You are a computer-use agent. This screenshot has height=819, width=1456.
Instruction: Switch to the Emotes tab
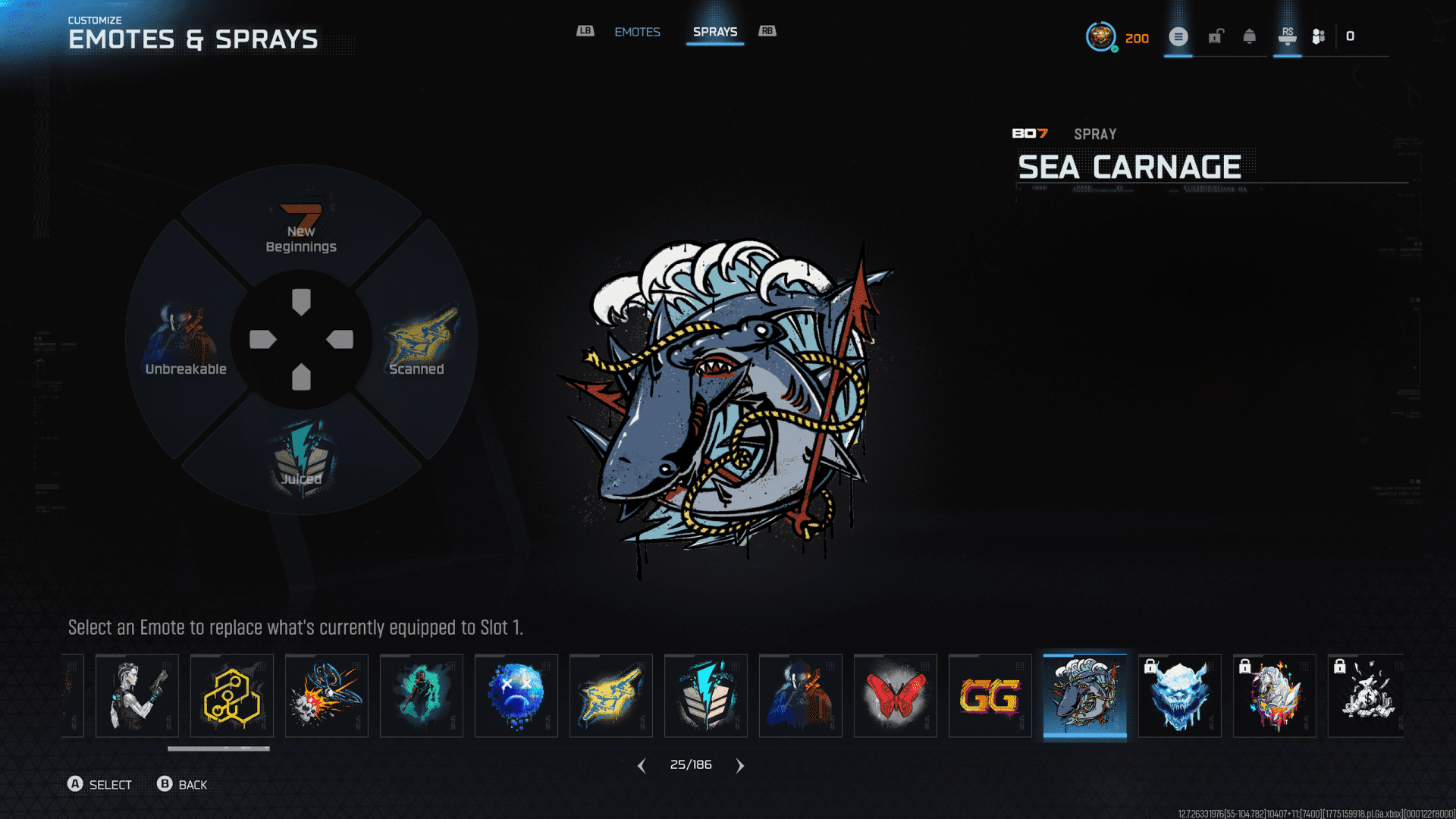[x=637, y=32]
